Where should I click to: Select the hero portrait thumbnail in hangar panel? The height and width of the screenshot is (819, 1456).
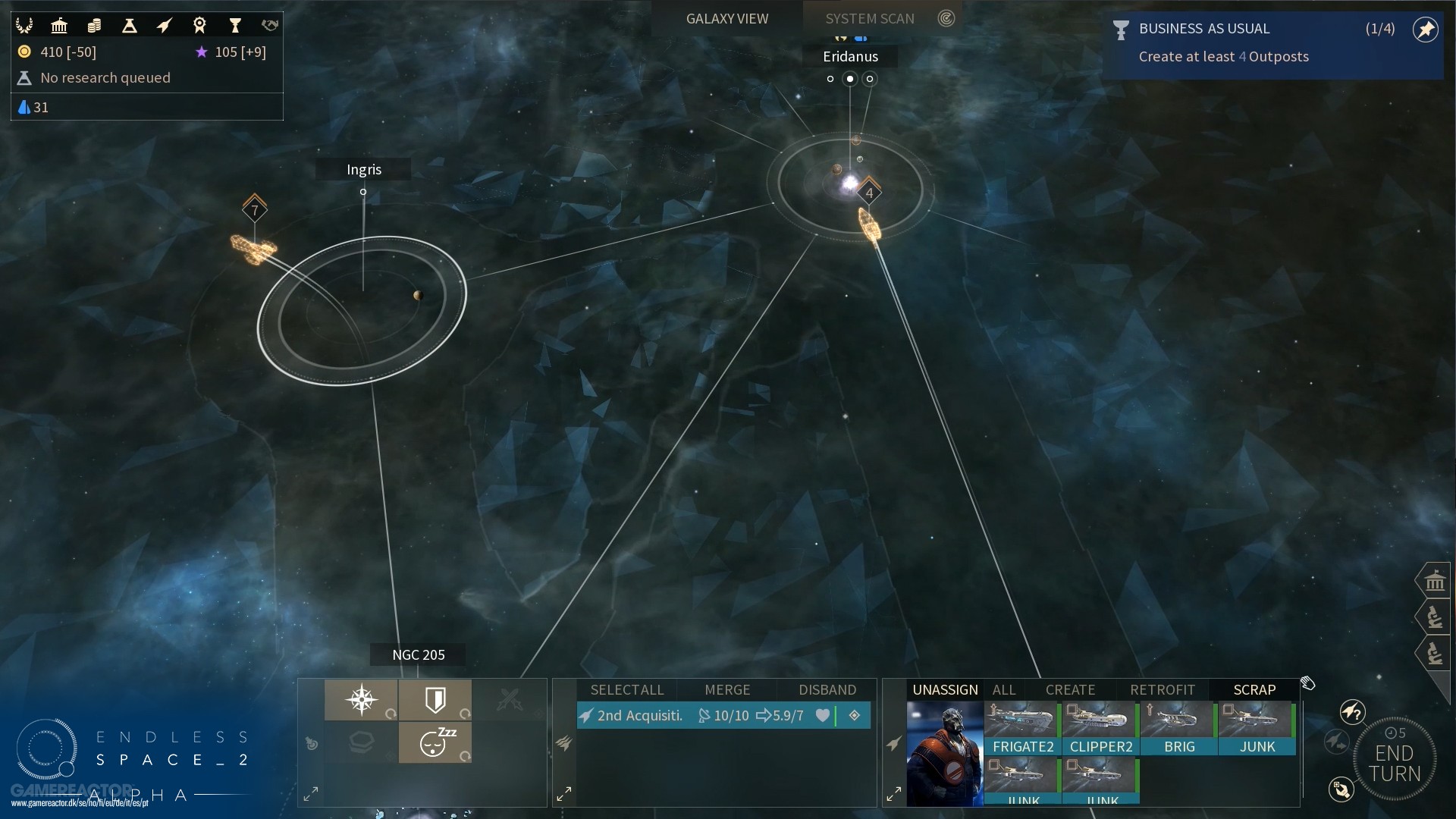(x=945, y=755)
